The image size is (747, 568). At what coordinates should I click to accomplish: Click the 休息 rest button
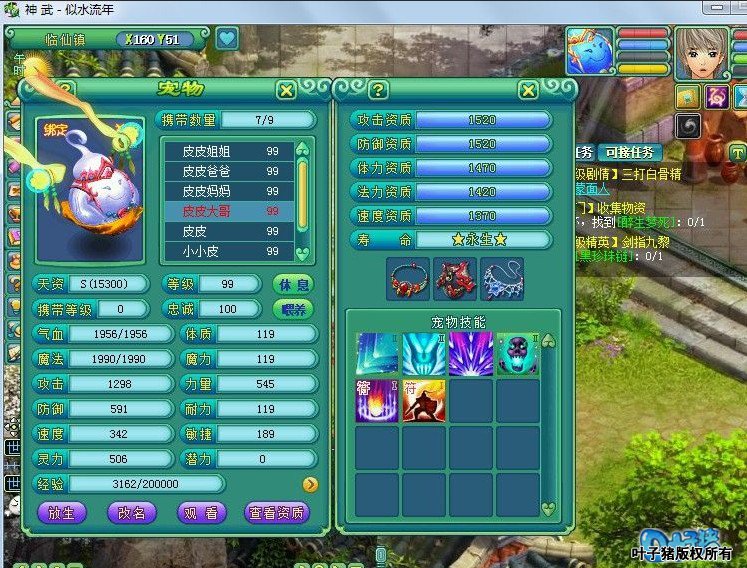(293, 284)
